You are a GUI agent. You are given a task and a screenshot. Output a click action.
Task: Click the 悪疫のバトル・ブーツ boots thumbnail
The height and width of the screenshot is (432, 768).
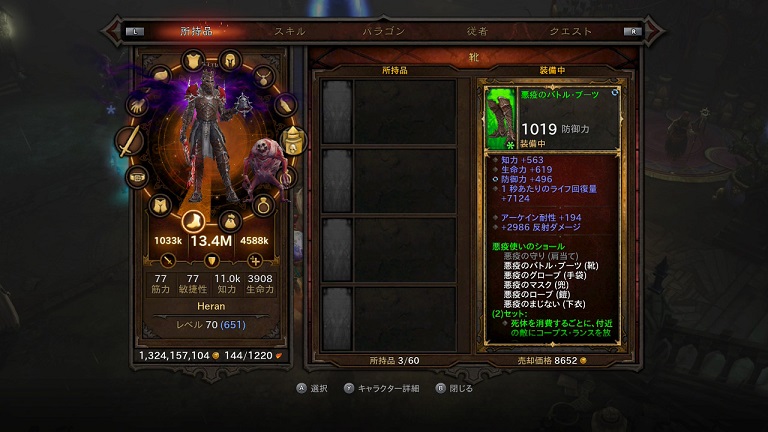point(502,114)
